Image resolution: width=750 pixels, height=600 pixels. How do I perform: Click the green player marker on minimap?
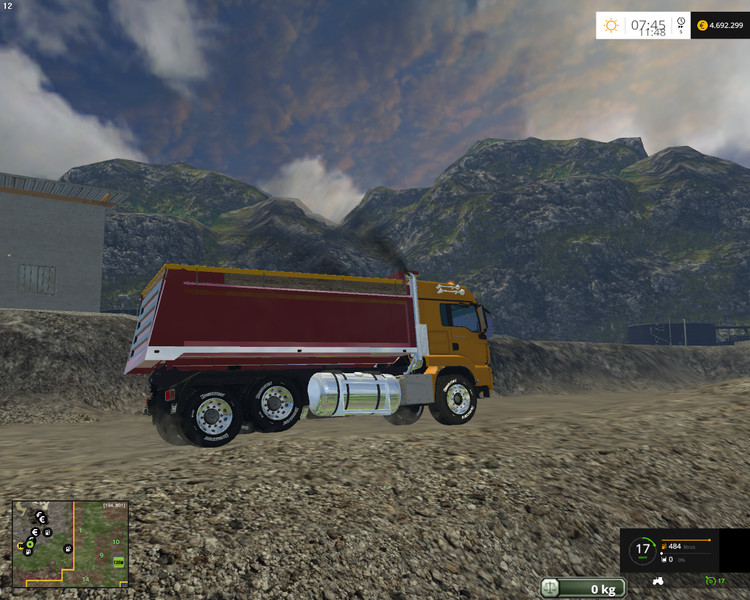31,543
